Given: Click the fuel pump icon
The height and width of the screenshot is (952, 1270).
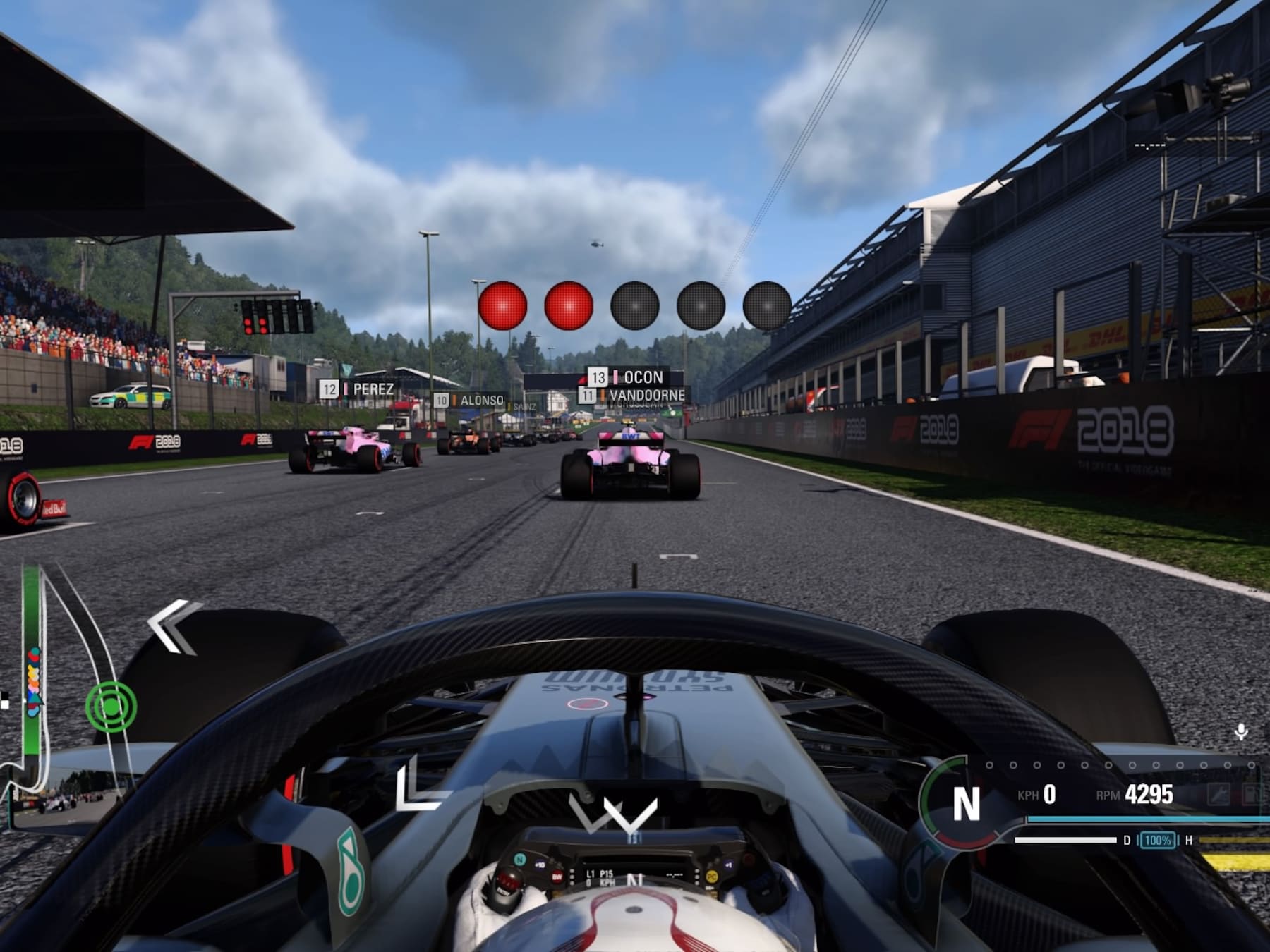Looking at the screenshot, I should (1252, 795).
